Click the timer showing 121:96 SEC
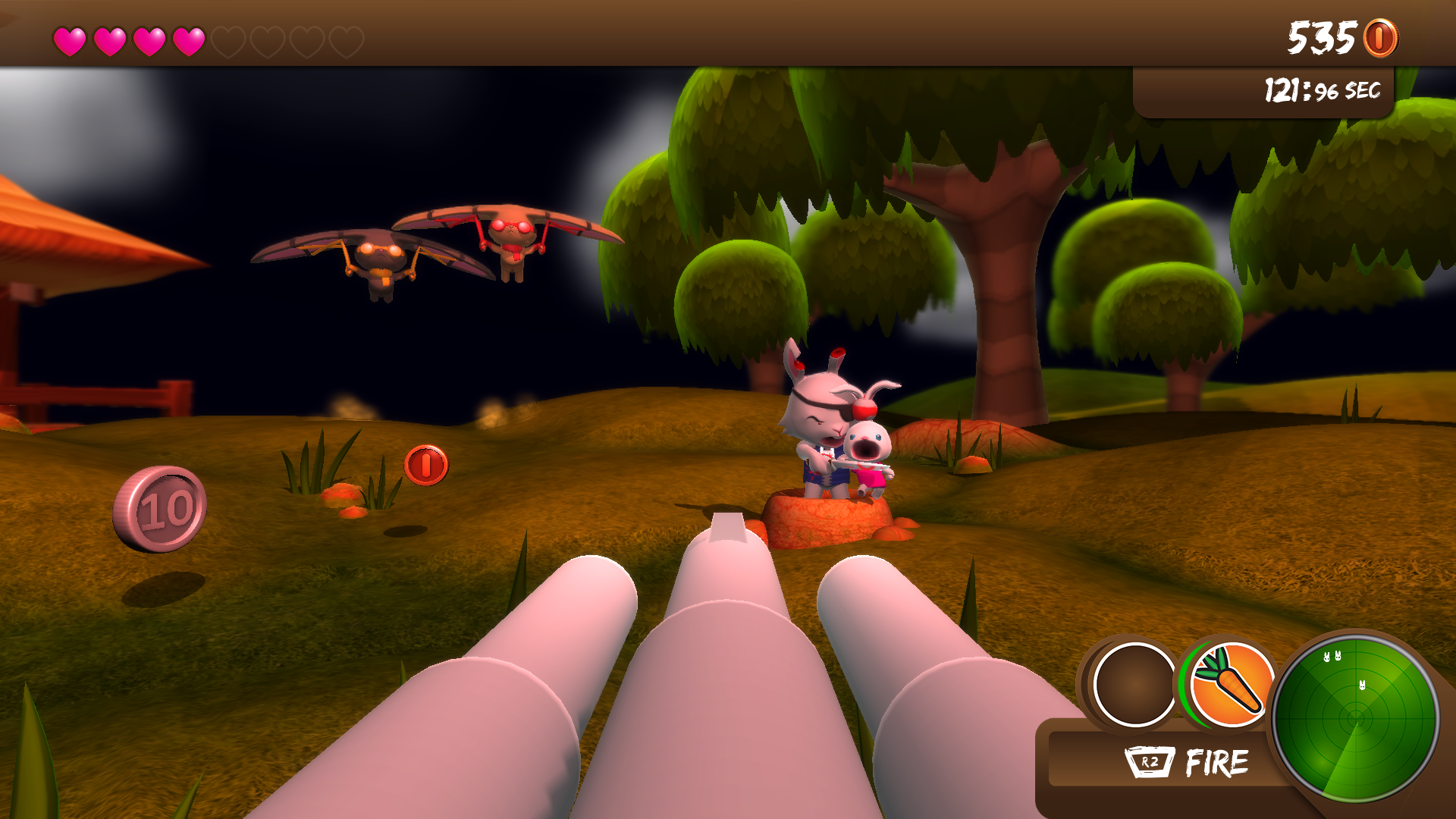1456x819 pixels. (x=1323, y=88)
